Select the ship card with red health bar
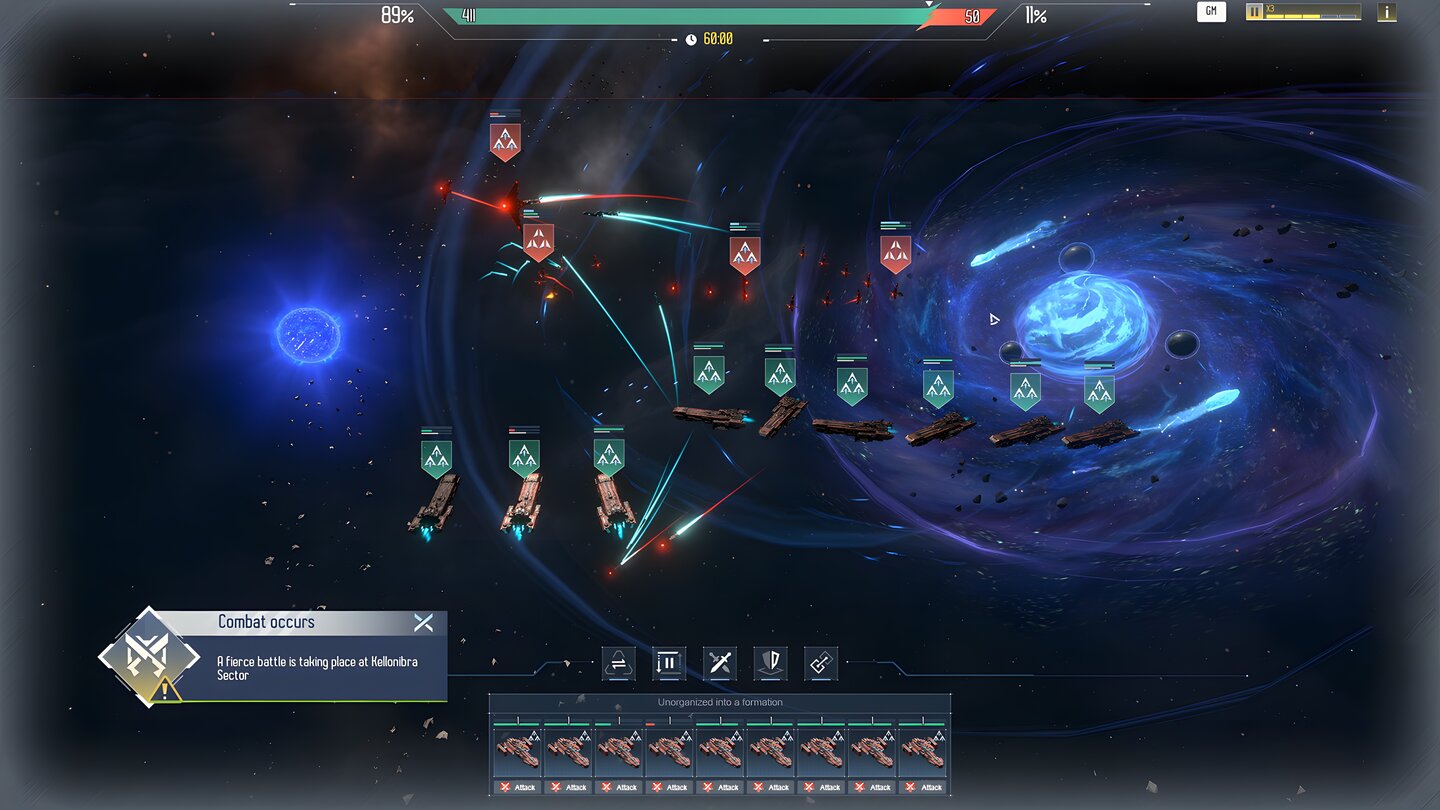 coord(670,752)
